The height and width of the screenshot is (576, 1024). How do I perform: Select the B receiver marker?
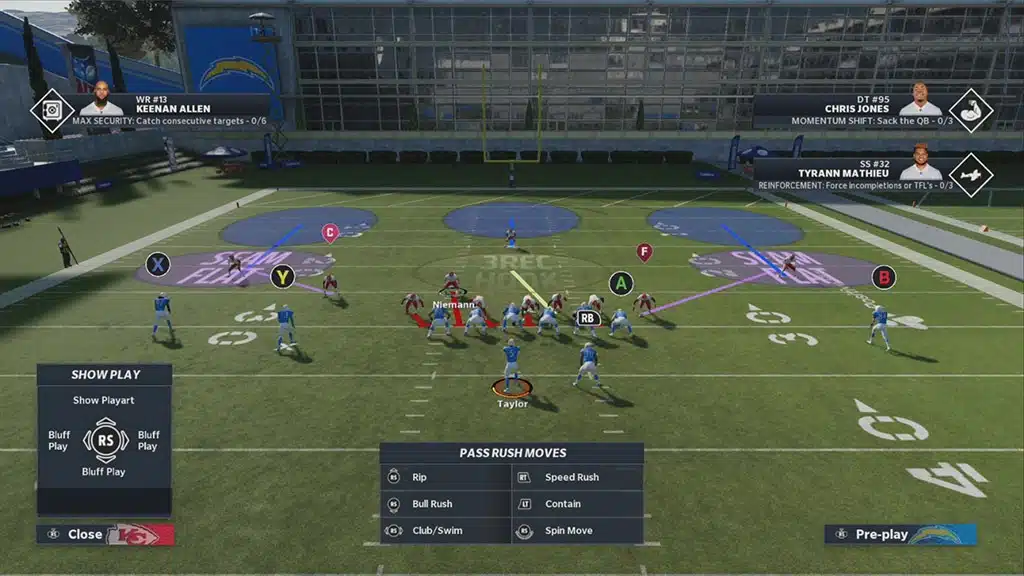click(x=883, y=277)
